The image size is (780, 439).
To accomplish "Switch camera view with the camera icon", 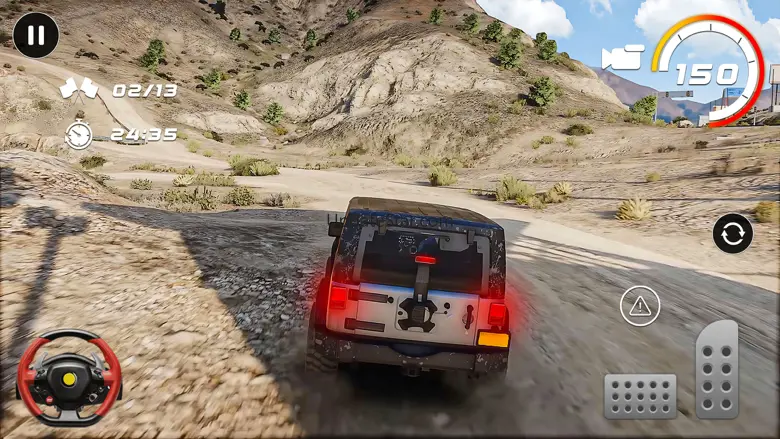I will coord(622,57).
